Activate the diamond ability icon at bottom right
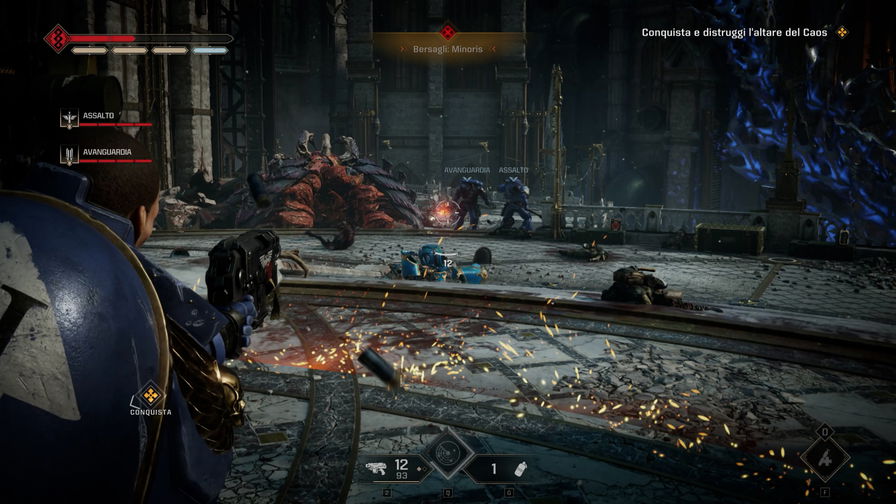Viewport: 896px width, 504px height. tap(824, 460)
